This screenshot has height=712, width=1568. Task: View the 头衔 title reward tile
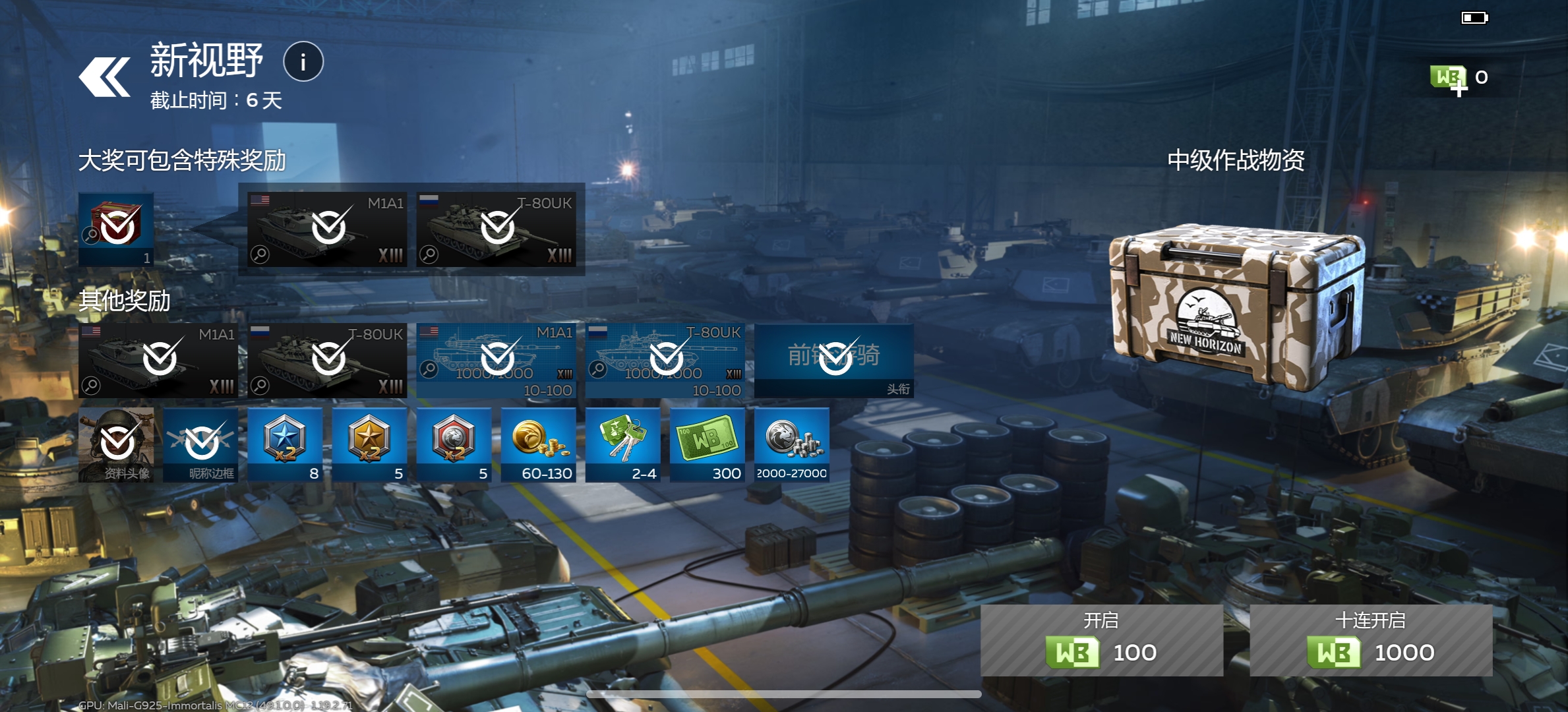834,360
